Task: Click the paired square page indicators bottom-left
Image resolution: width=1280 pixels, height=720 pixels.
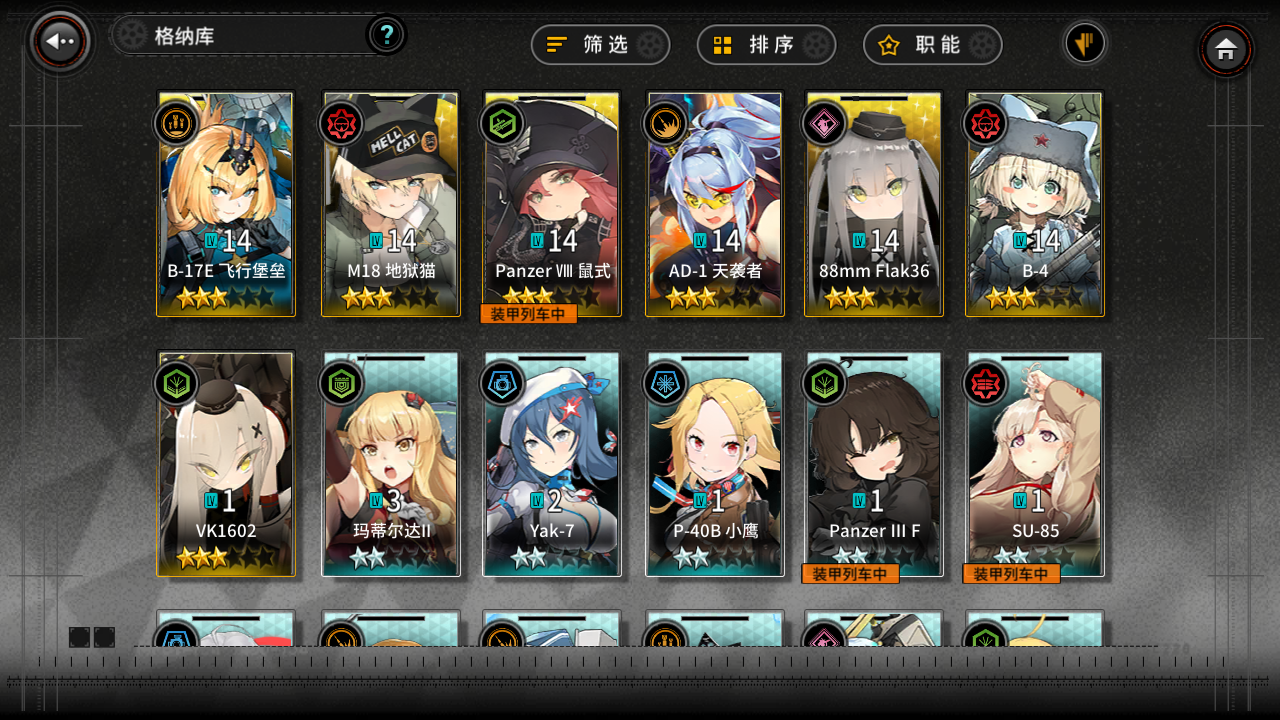Action: (x=91, y=636)
